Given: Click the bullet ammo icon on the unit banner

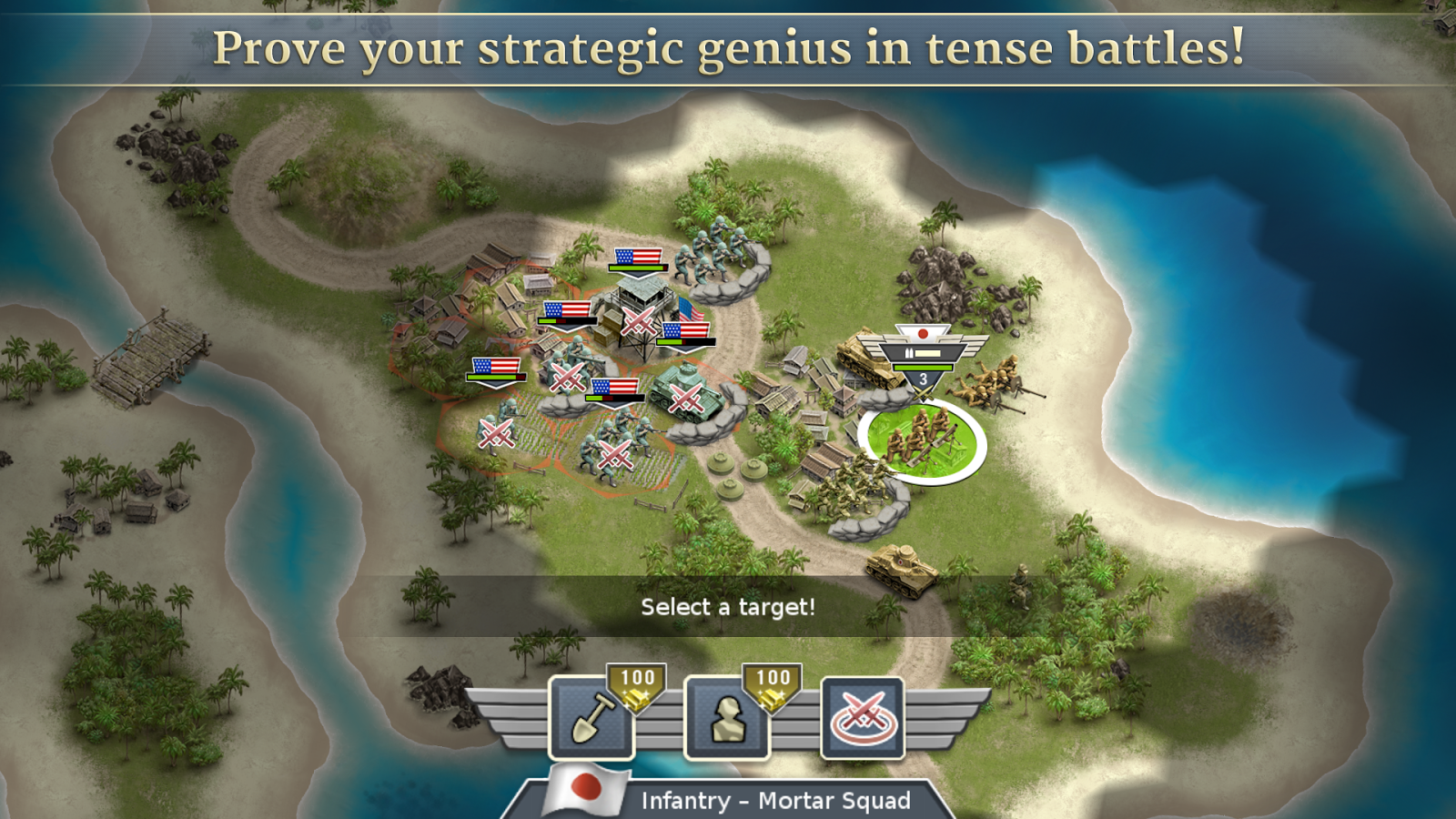Looking at the screenshot, I should [909, 352].
